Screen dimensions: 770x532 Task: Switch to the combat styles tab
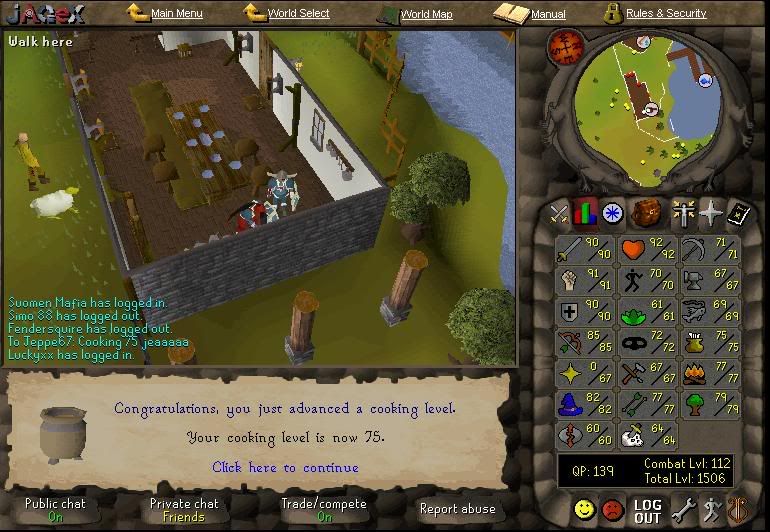coord(559,213)
